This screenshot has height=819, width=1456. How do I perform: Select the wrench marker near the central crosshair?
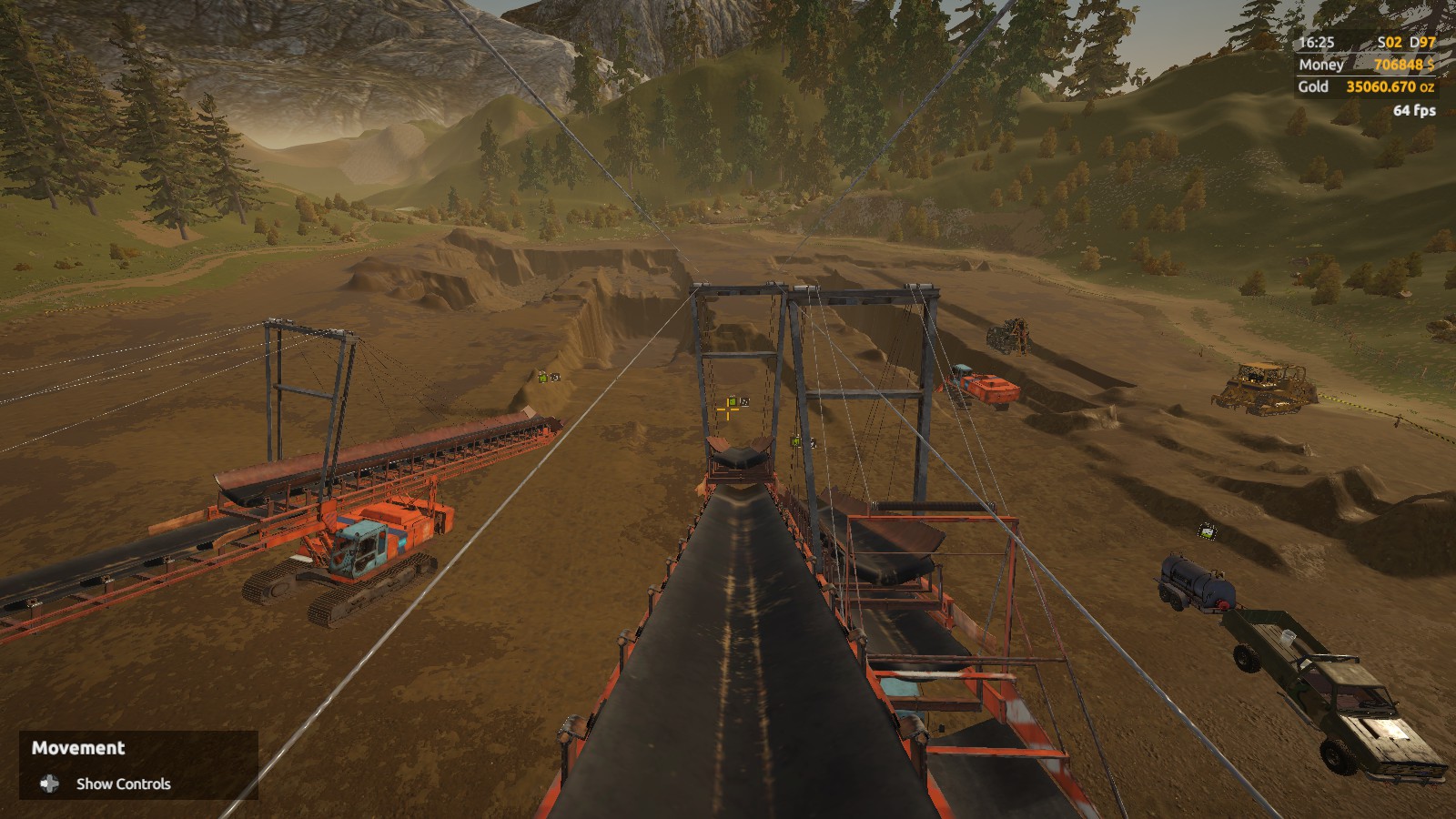point(744,400)
